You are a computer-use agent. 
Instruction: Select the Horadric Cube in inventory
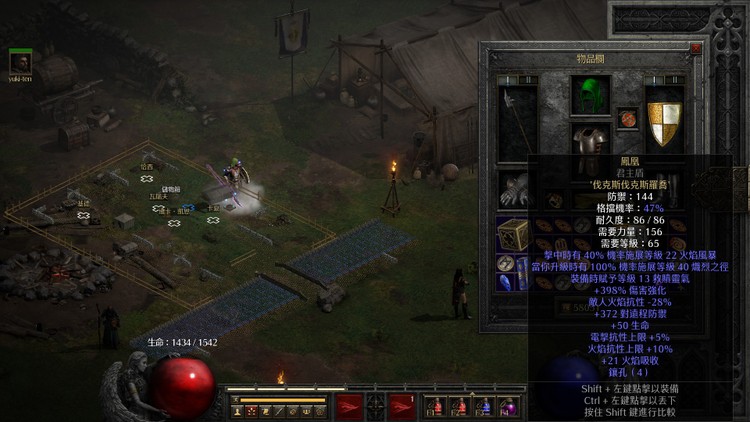pos(514,234)
